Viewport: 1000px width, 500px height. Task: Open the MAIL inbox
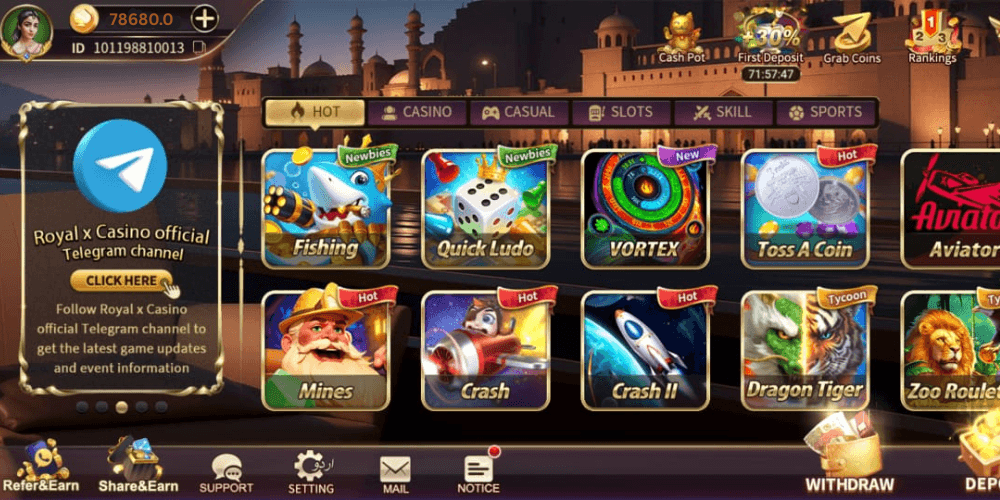point(395,474)
